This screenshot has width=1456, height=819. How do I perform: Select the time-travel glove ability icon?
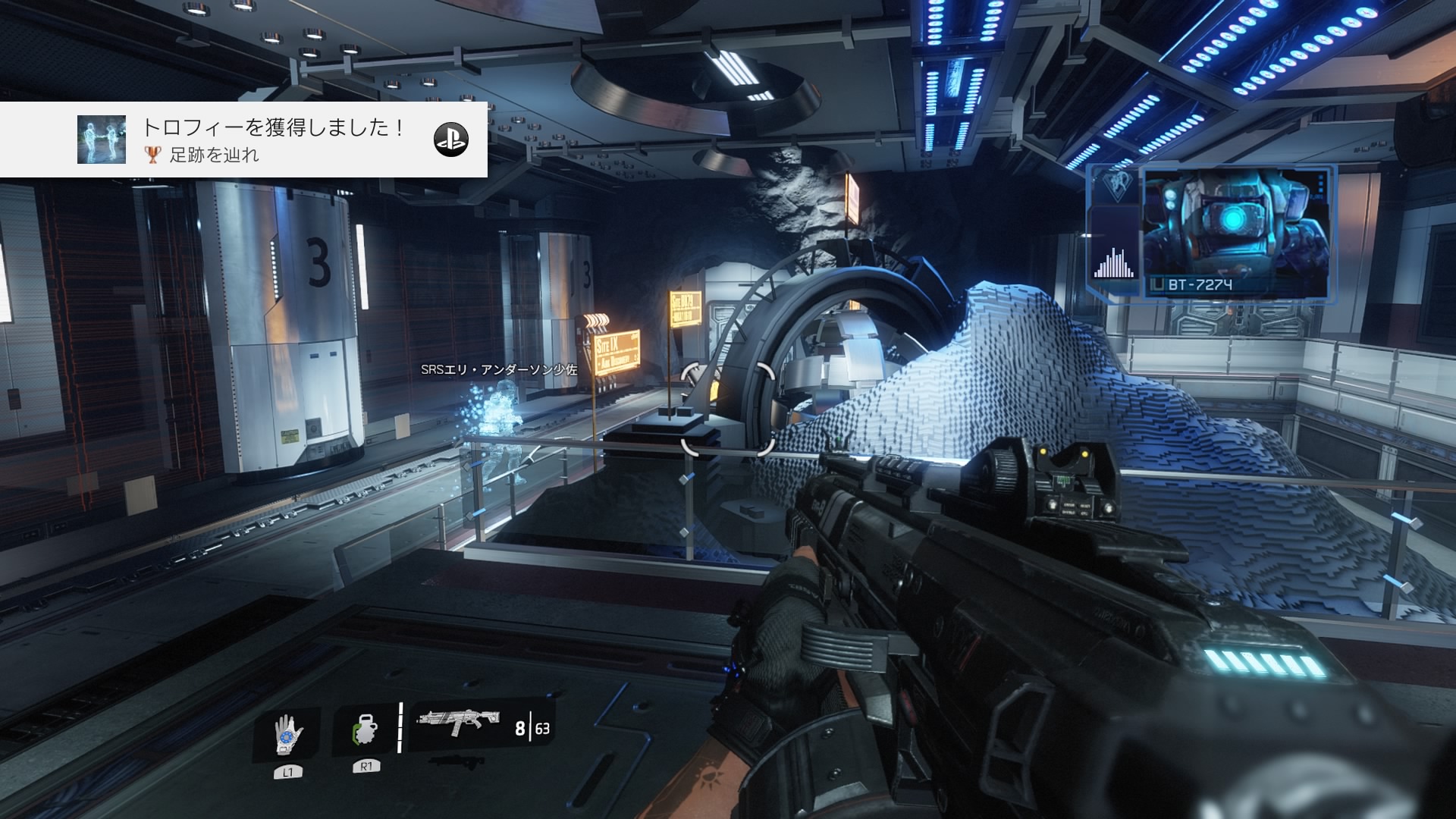pyautogui.click(x=287, y=734)
